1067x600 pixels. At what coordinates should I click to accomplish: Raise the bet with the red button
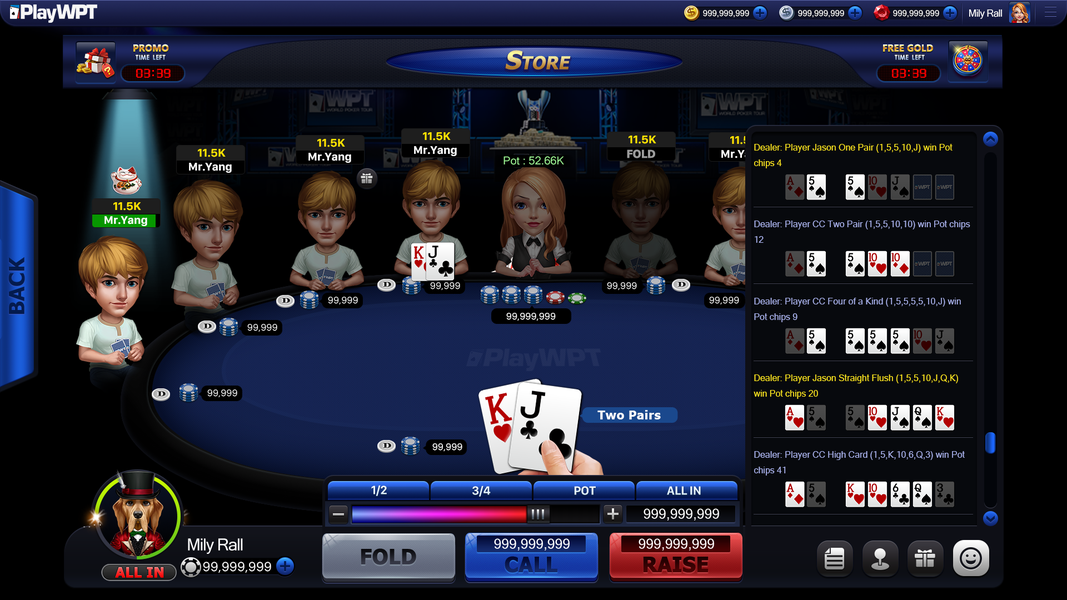click(676, 556)
